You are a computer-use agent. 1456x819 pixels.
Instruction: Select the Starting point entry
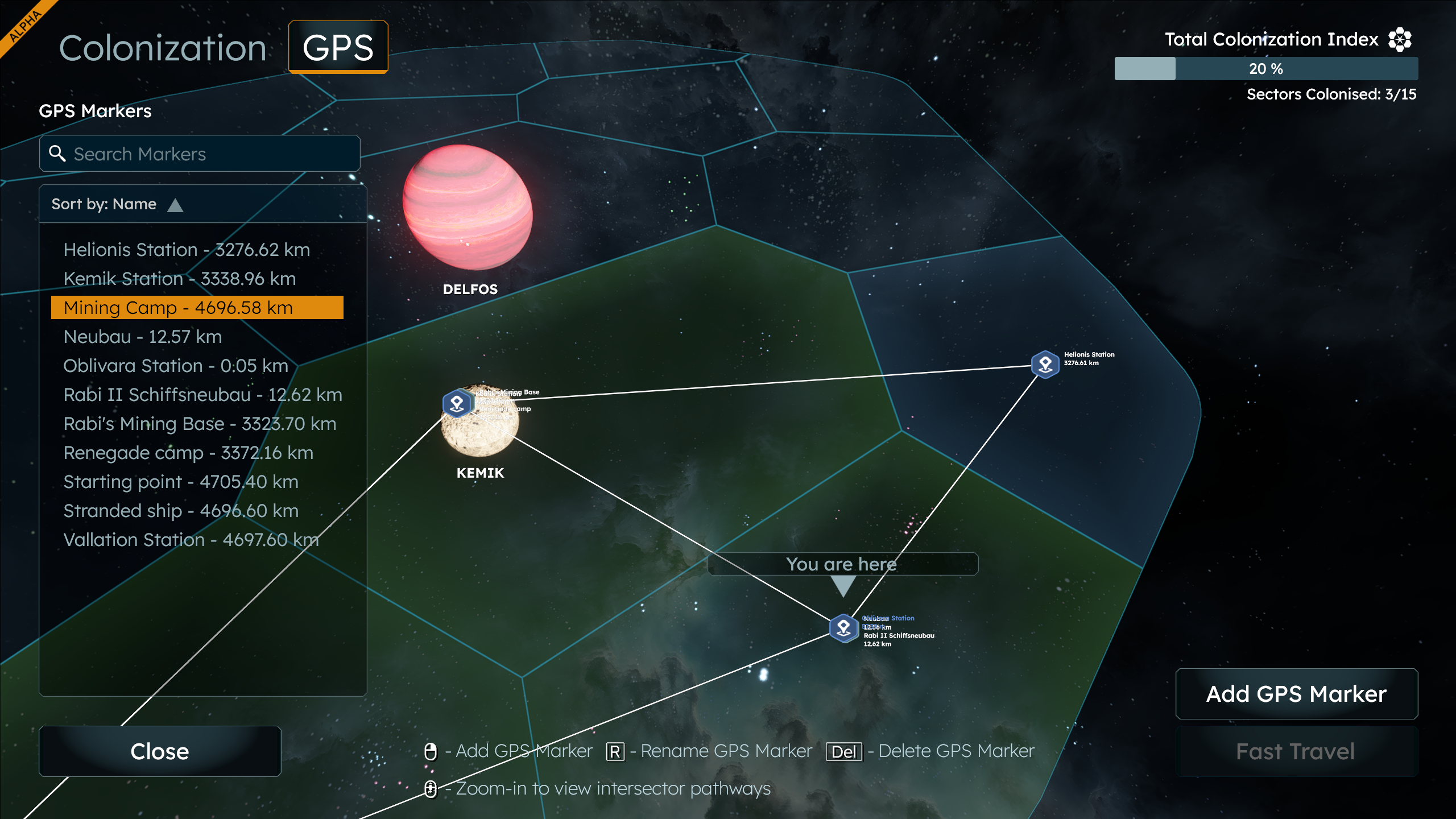tap(181, 482)
